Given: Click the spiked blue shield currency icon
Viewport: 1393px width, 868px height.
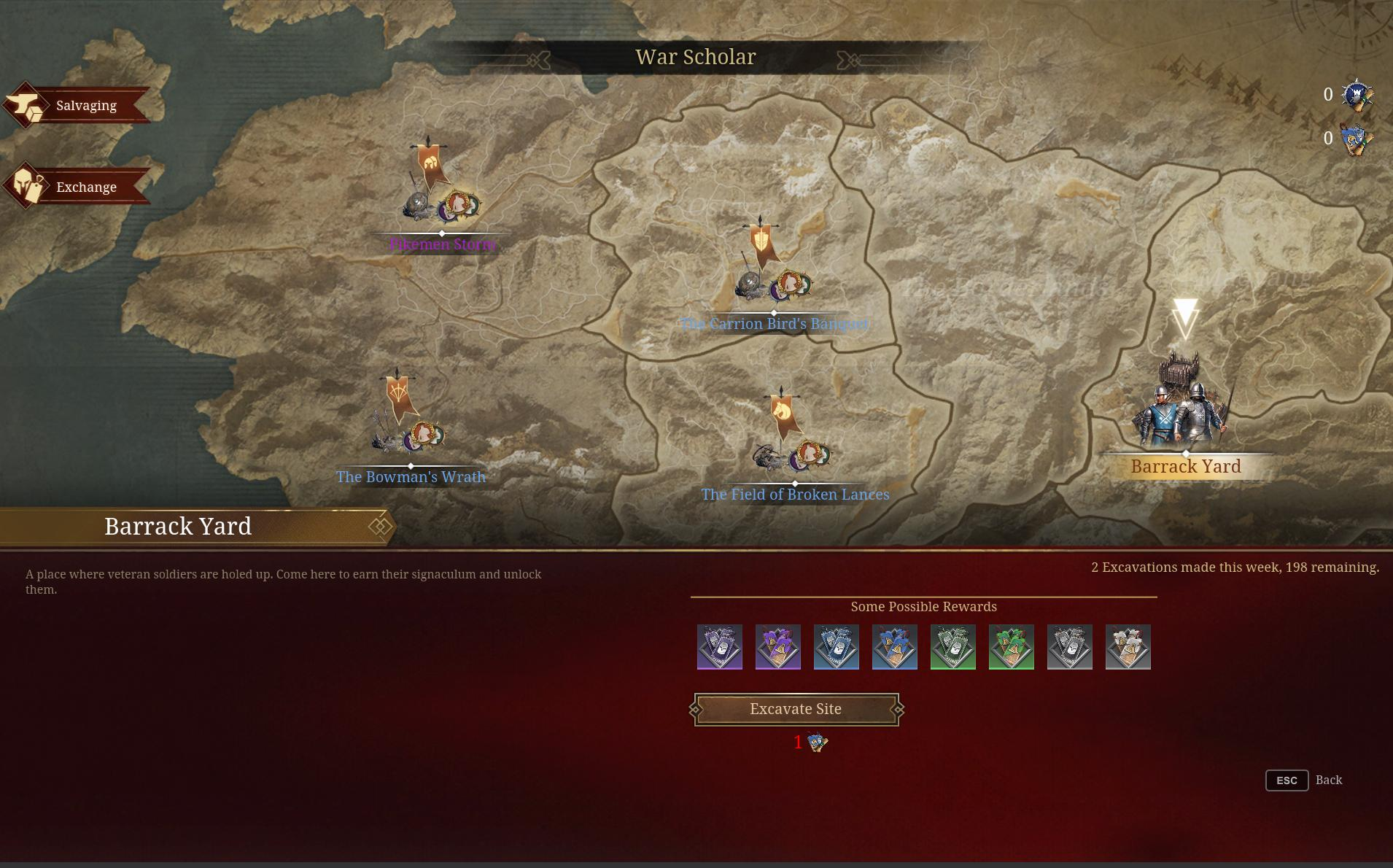Looking at the screenshot, I should (1357, 95).
